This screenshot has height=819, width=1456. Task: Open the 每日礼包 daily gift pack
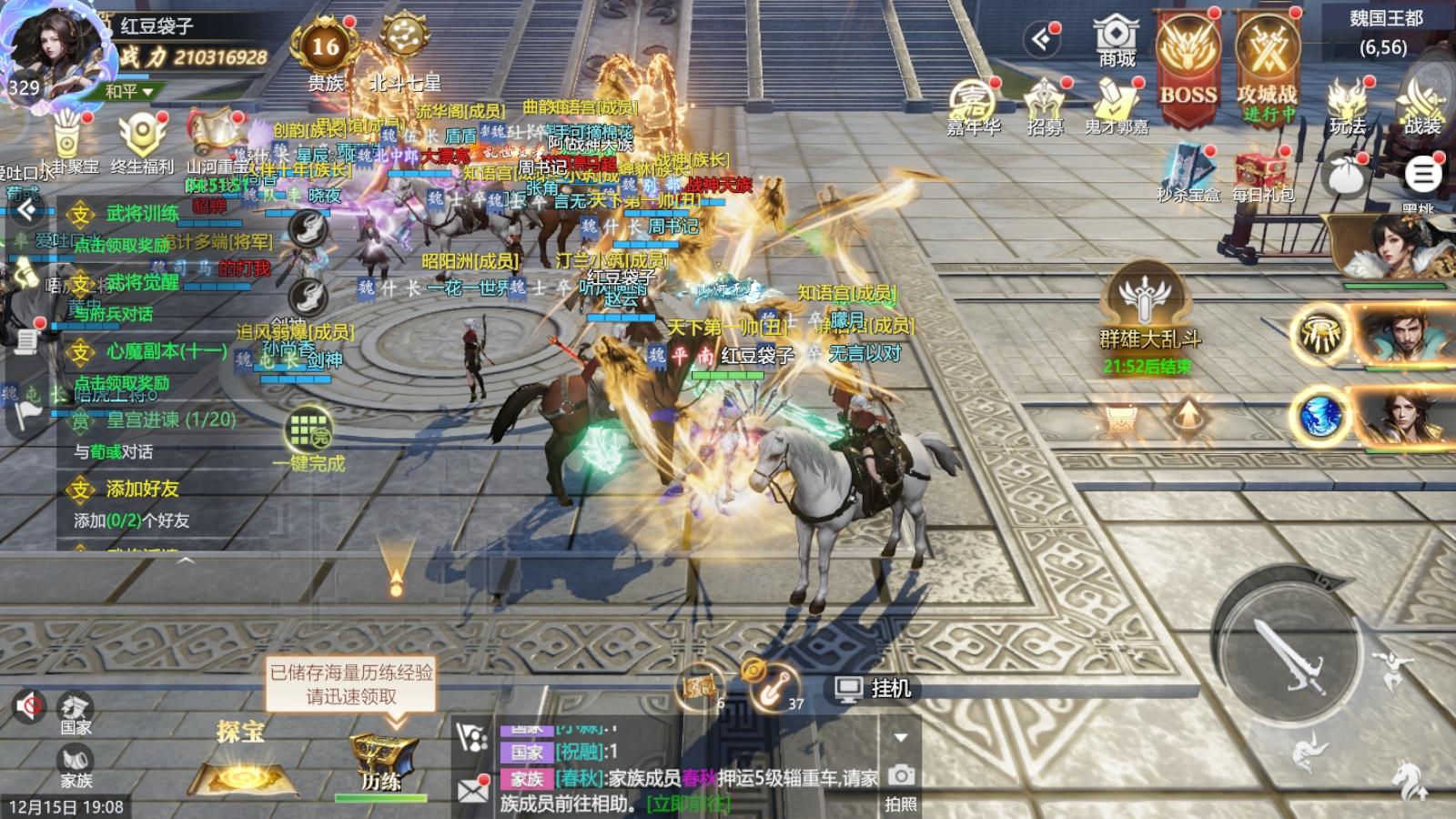[x=1262, y=176]
